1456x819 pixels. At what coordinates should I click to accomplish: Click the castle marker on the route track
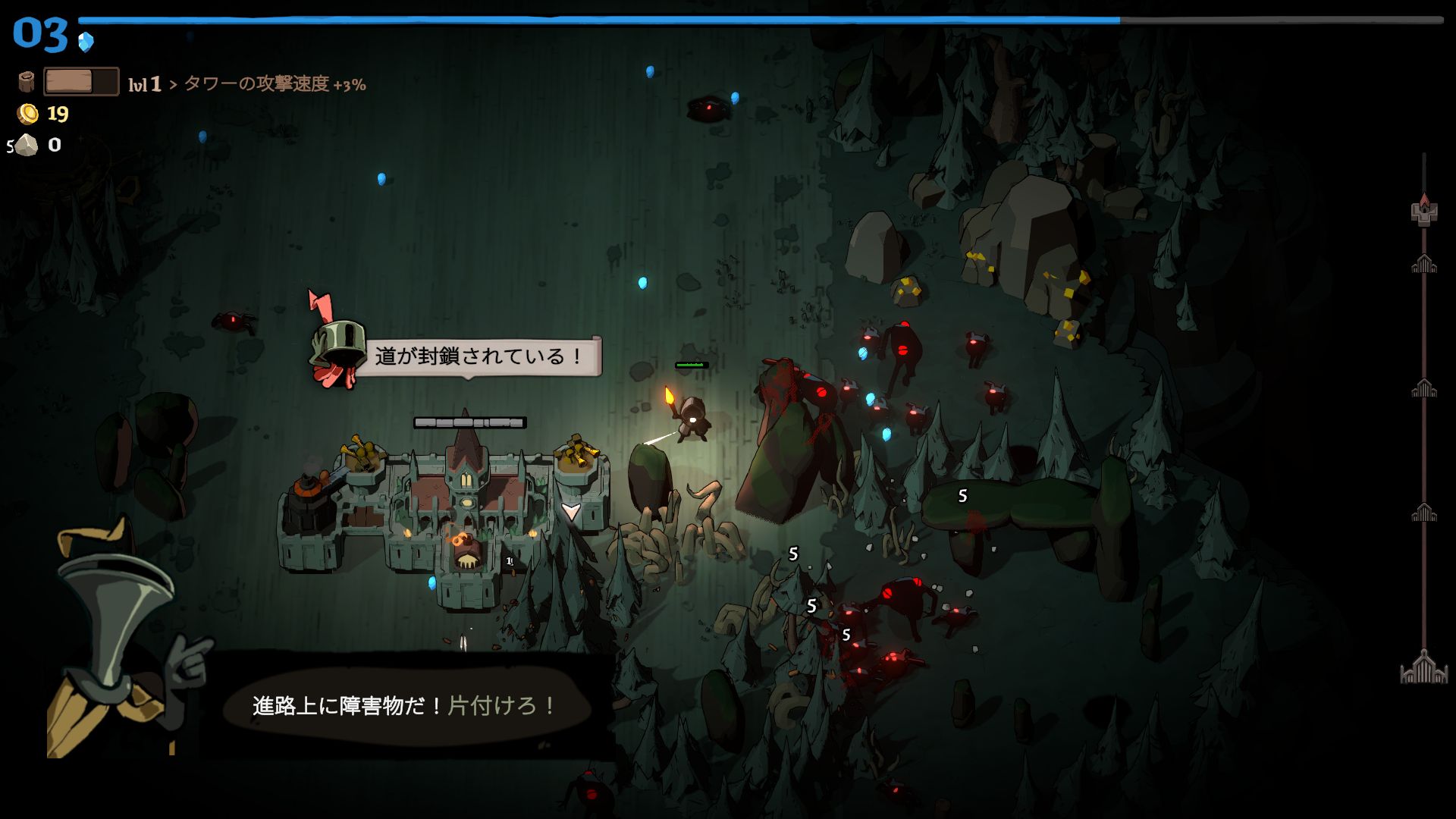click(x=1424, y=212)
